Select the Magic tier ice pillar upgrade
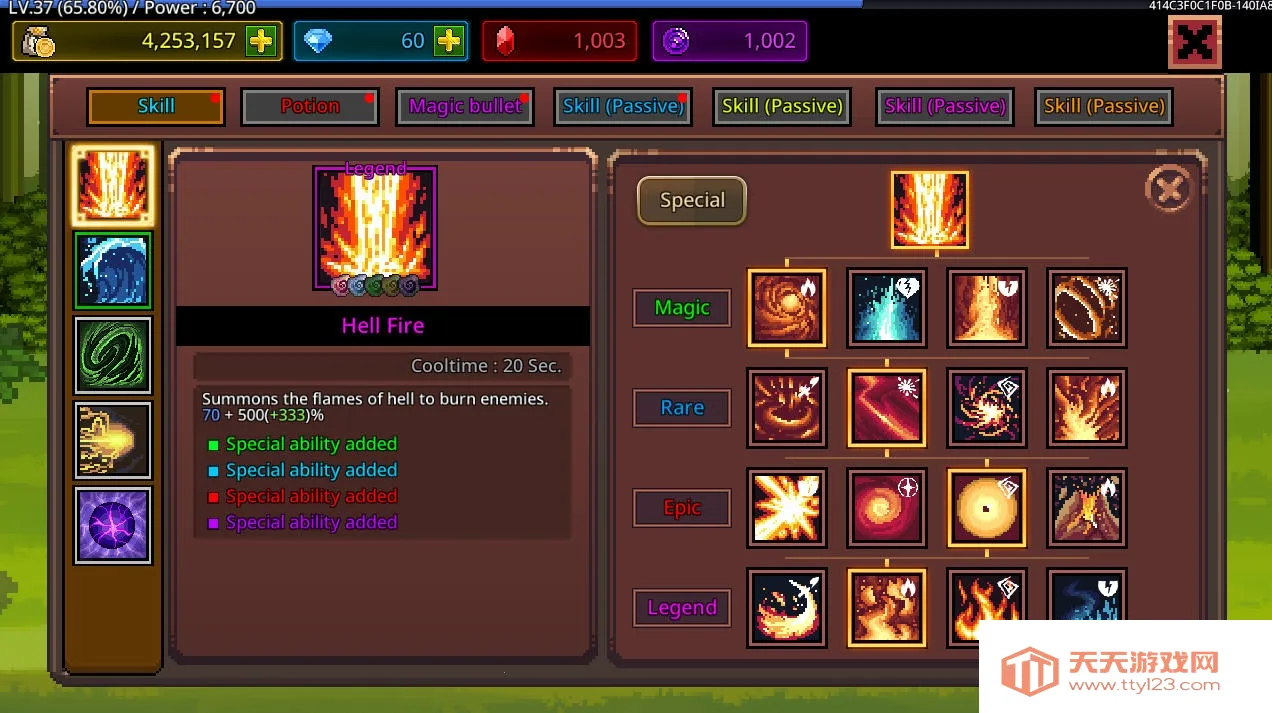Viewport: 1272px width, 713px height. pyautogui.click(x=887, y=307)
